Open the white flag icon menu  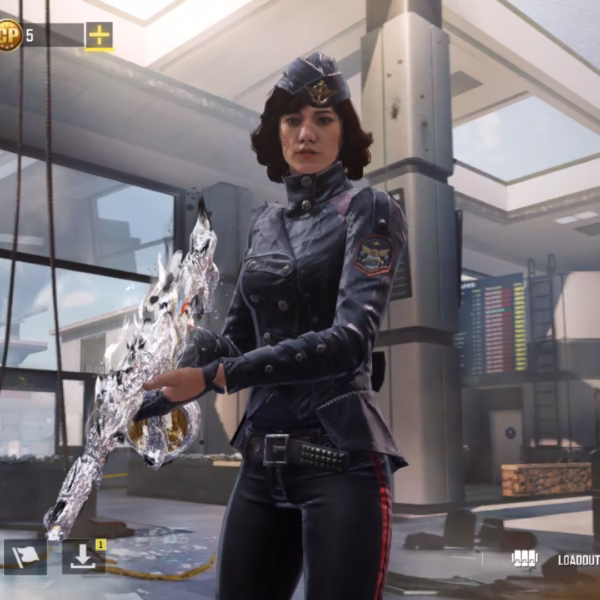(x=25, y=556)
